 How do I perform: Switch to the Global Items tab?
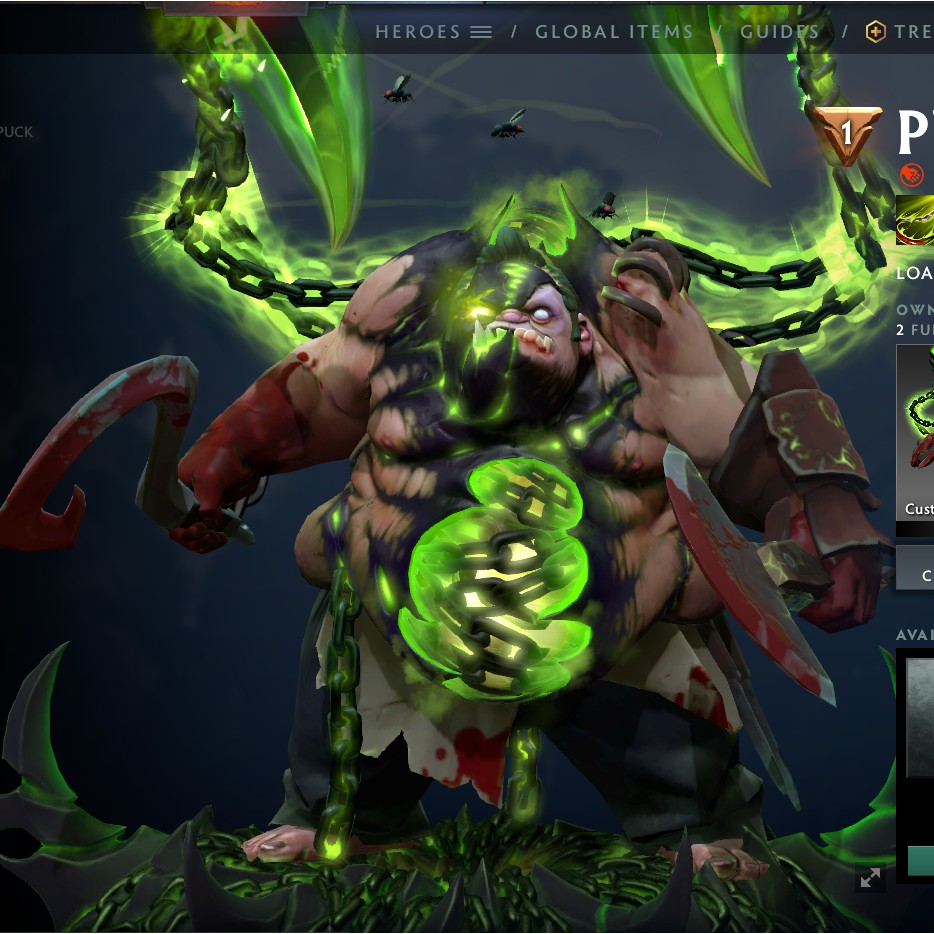[x=614, y=32]
